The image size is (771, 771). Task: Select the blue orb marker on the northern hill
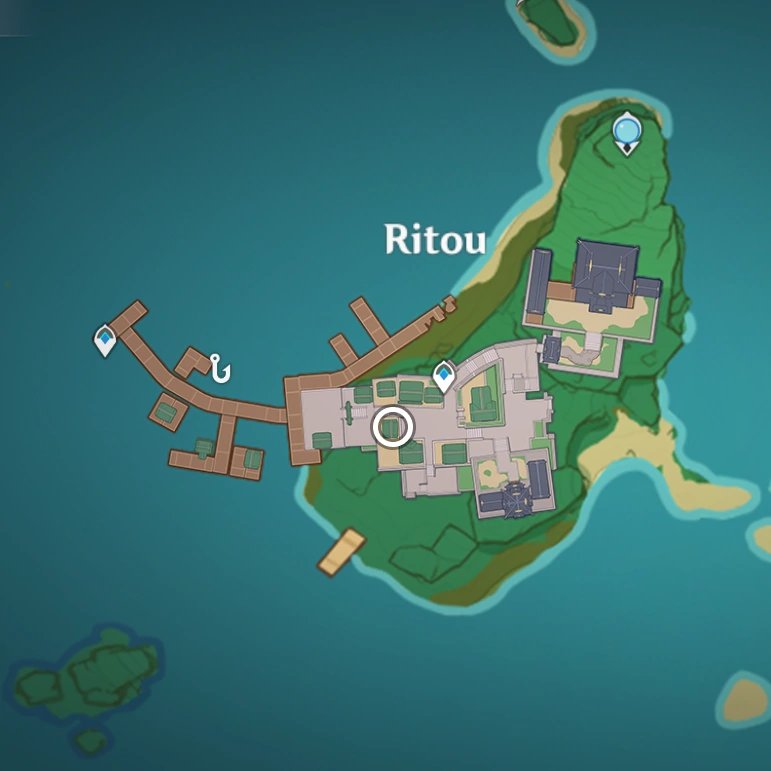pos(627,131)
